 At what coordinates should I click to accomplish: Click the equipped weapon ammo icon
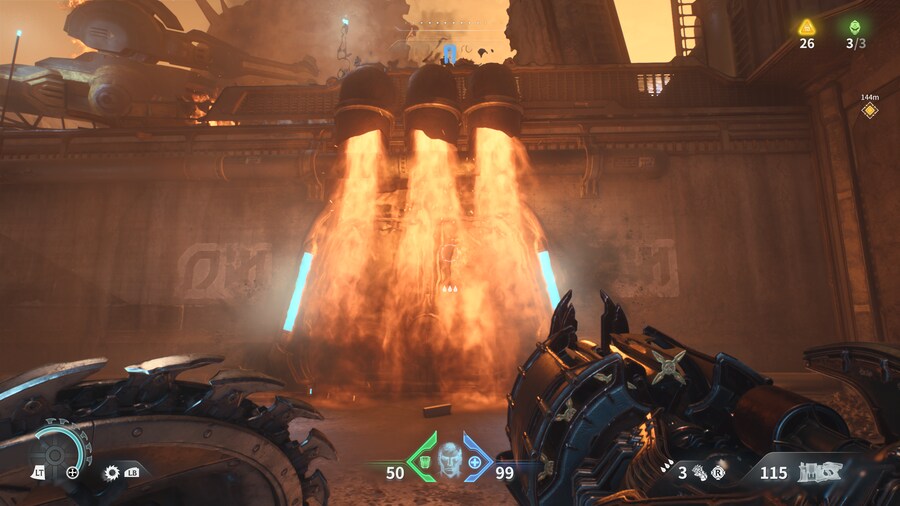[812, 471]
